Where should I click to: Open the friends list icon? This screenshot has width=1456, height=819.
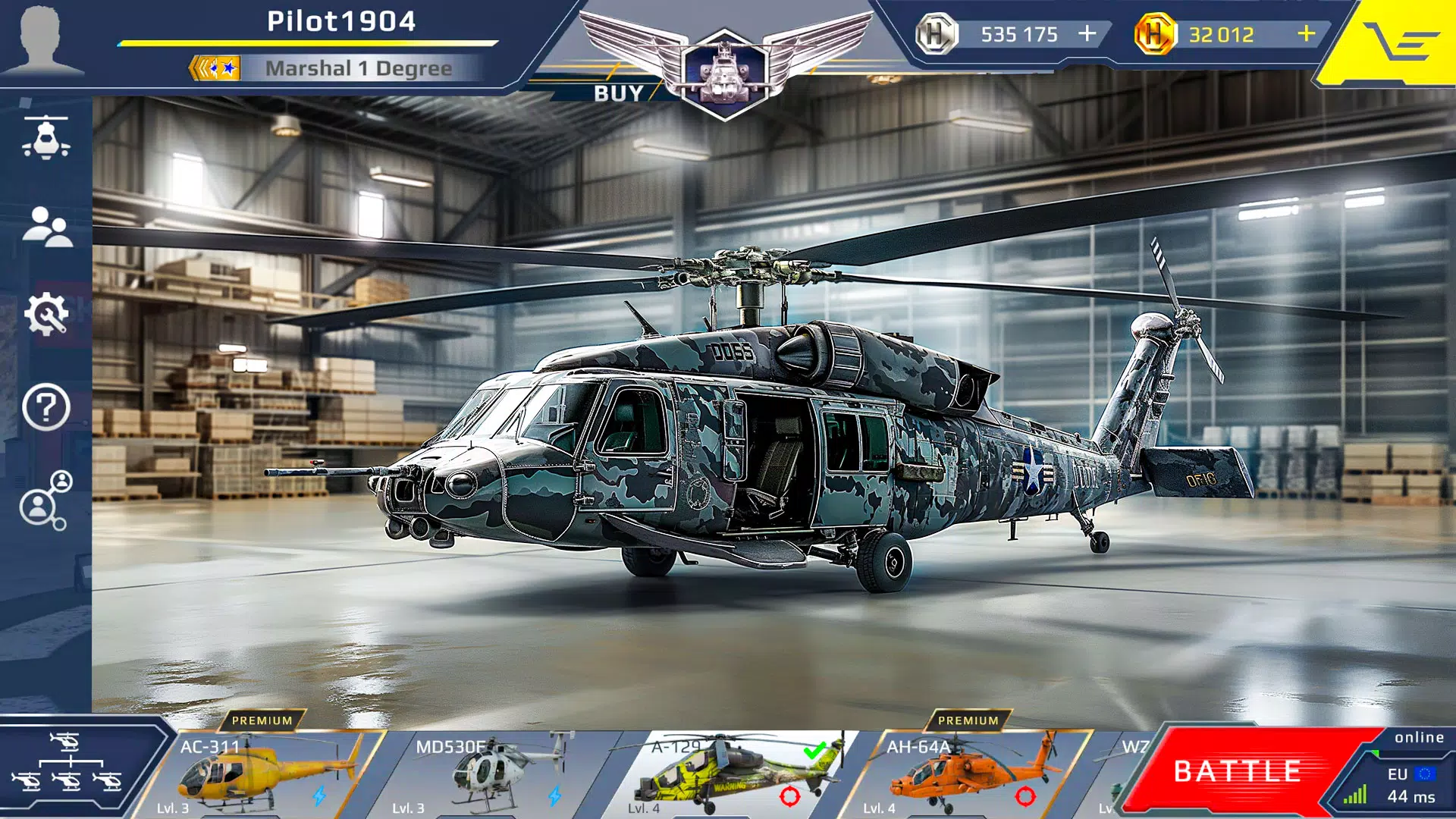pos(47,227)
